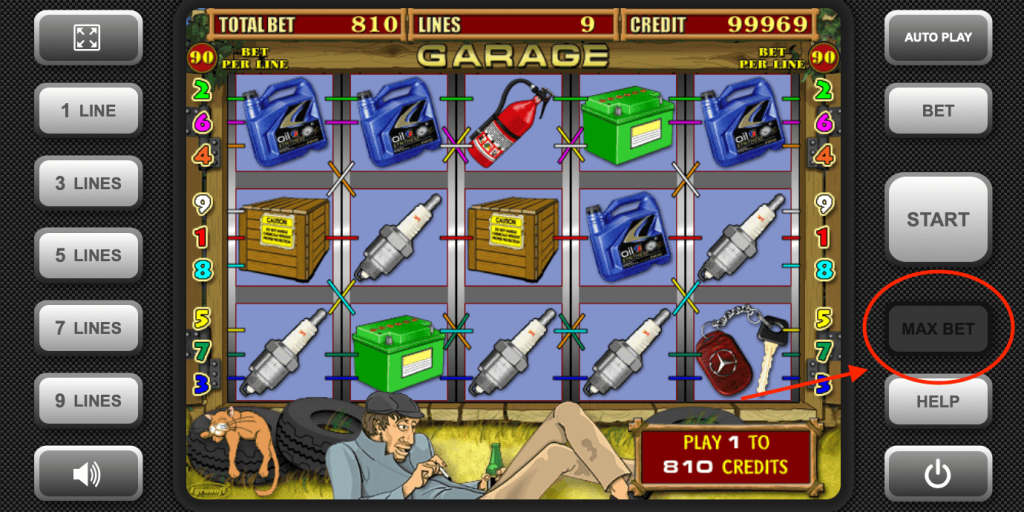
Task: Enable AUTO PLAY mode
Action: 937,38
